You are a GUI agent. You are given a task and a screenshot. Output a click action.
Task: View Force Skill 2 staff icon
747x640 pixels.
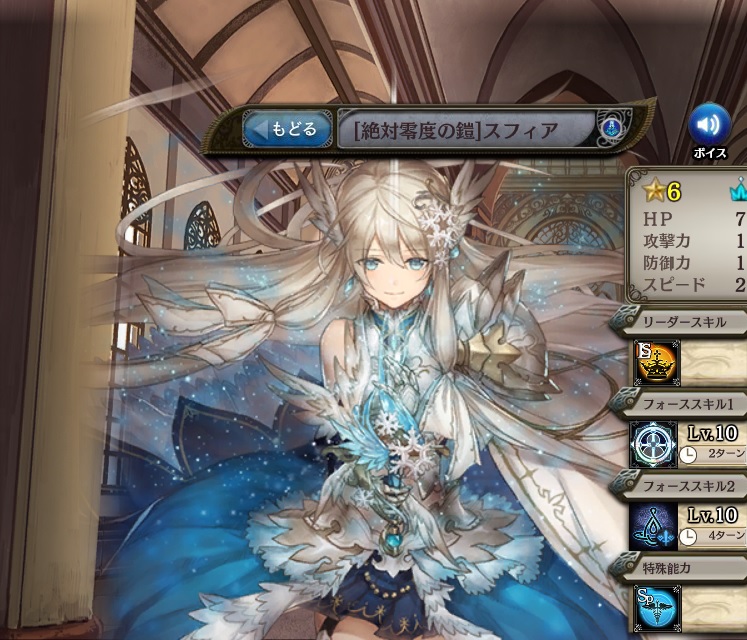[655, 526]
